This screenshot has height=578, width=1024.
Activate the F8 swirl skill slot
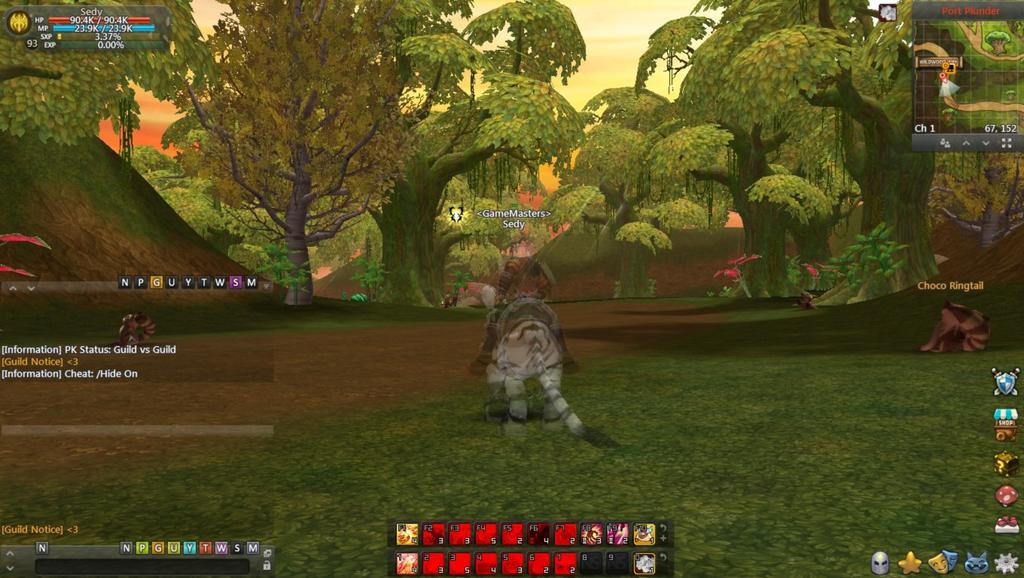(592, 534)
